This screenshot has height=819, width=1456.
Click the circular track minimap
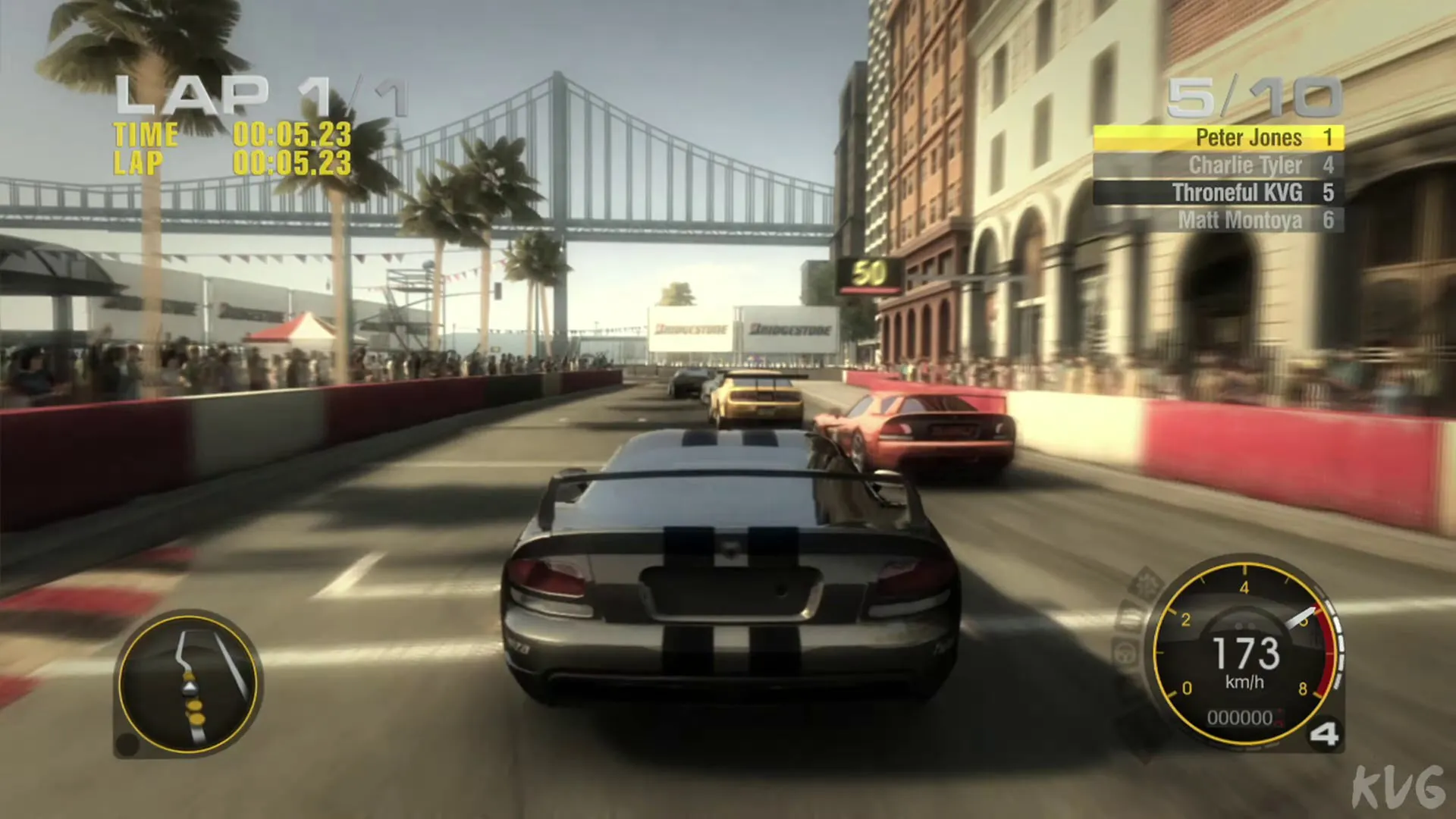(x=189, y=684)
